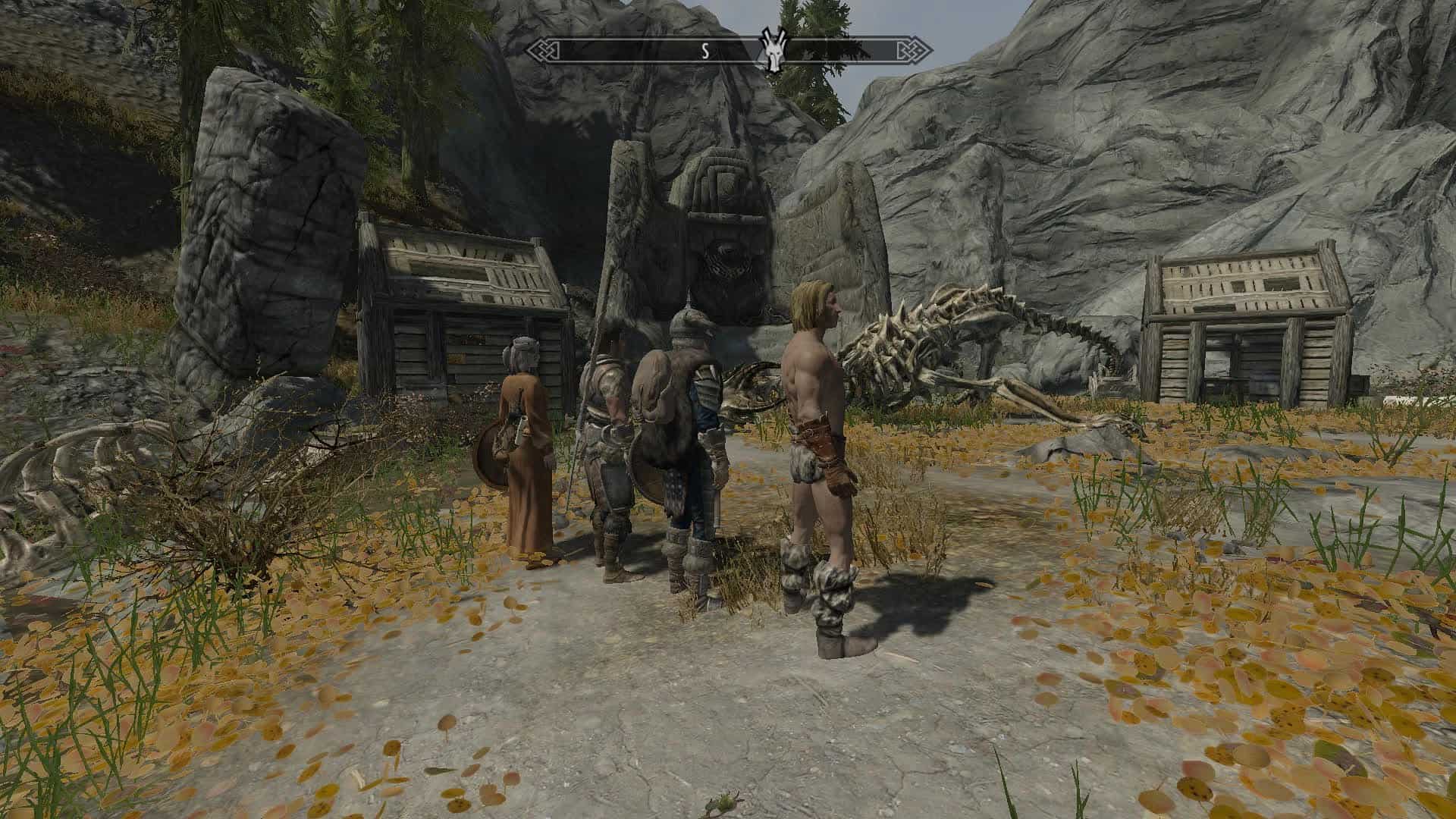
Task: Select the South heading letter on the compass
Action: click(704, 52)
